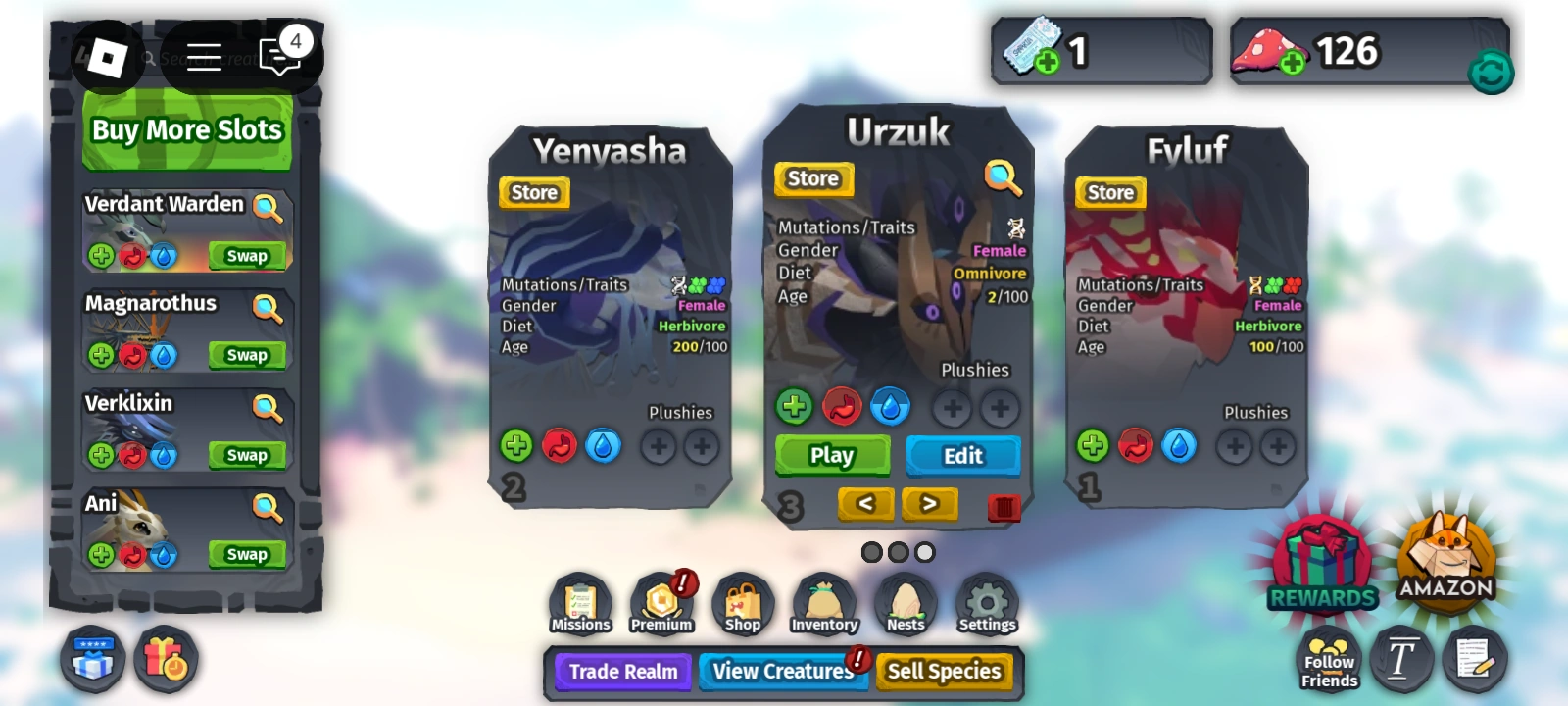Refresh the mushroom currency counter

pos(1491,71)
